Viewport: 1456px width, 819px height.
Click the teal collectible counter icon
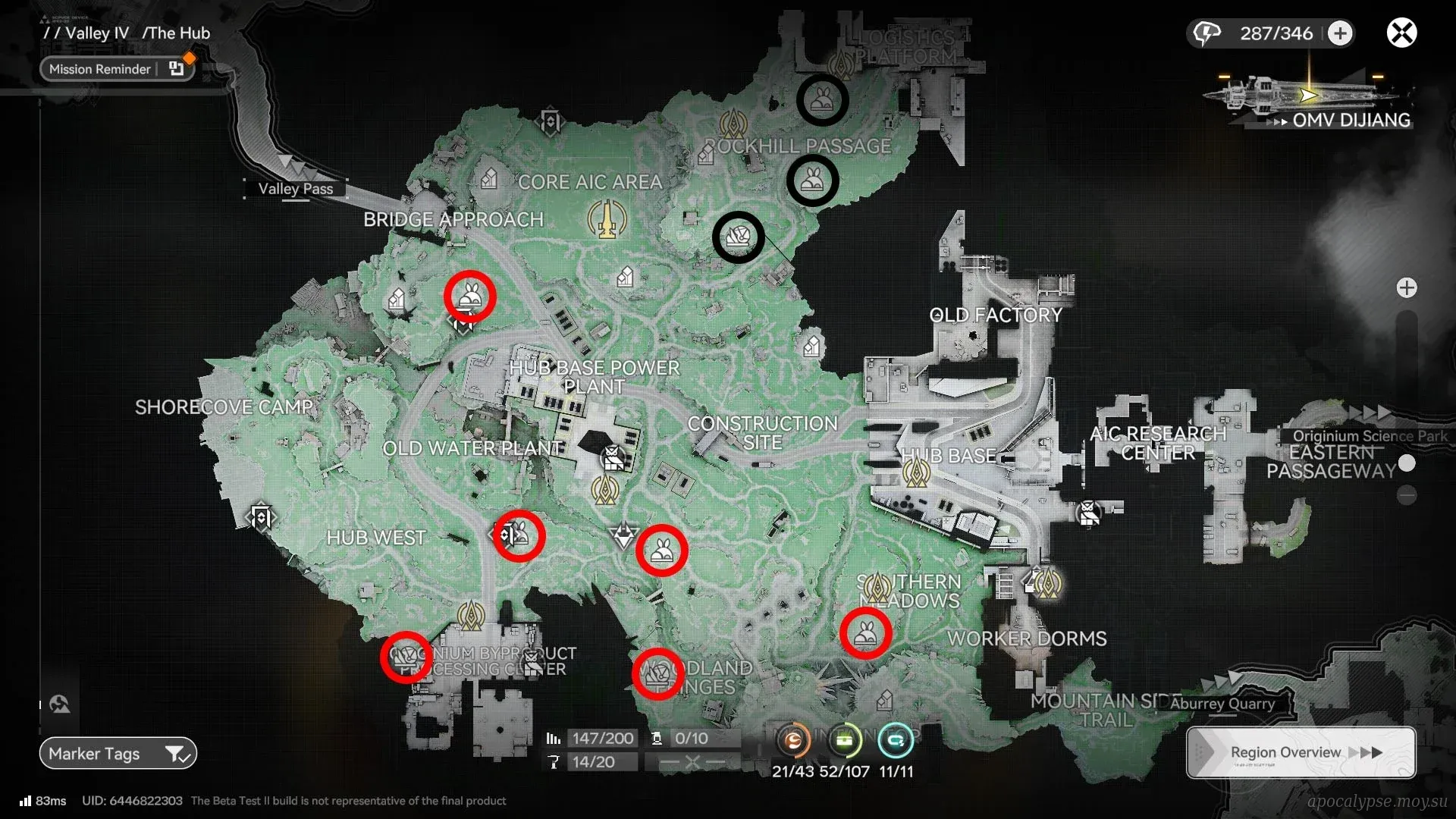coord(896,740)
